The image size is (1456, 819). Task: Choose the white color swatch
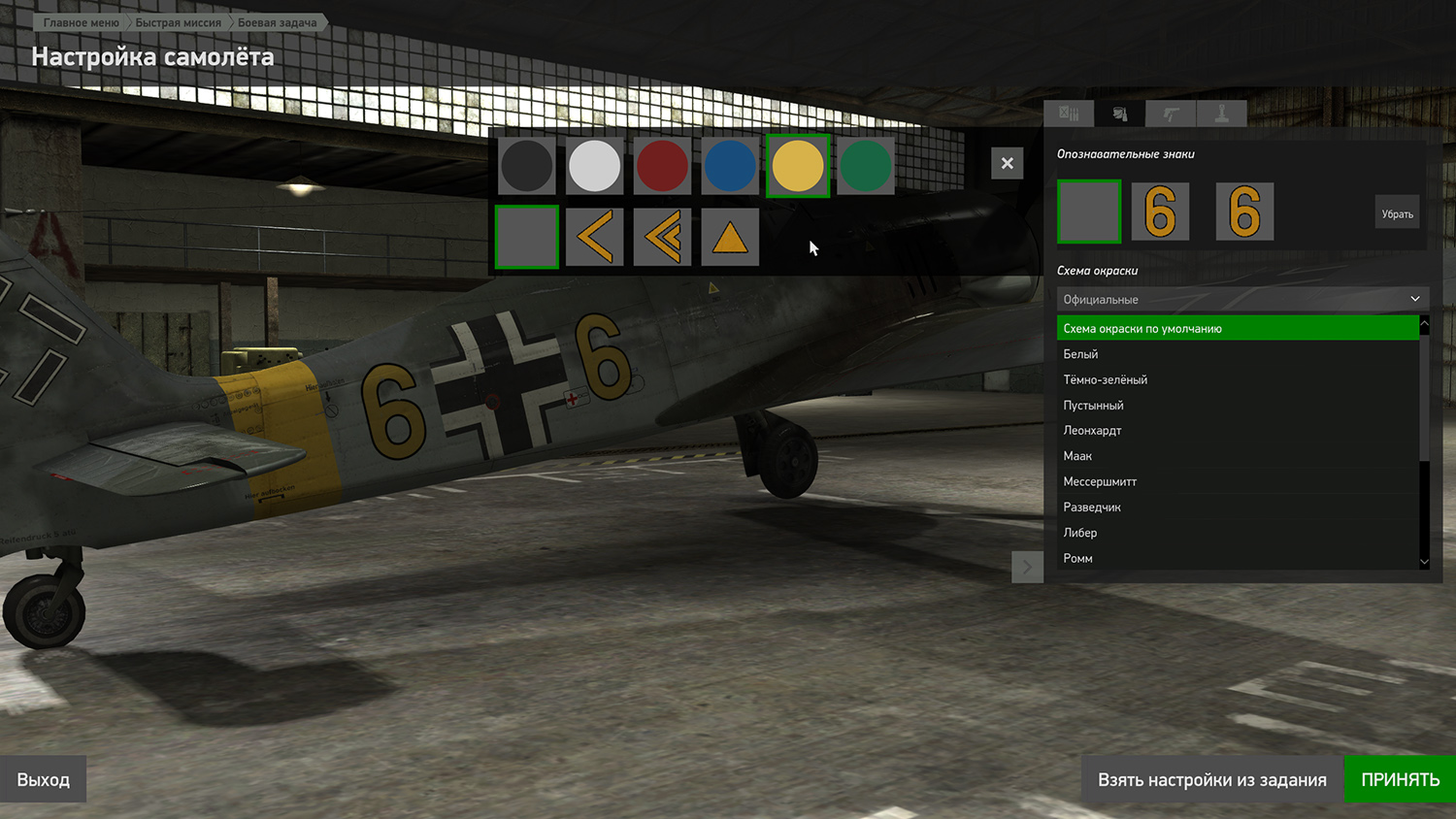point(594,166)
